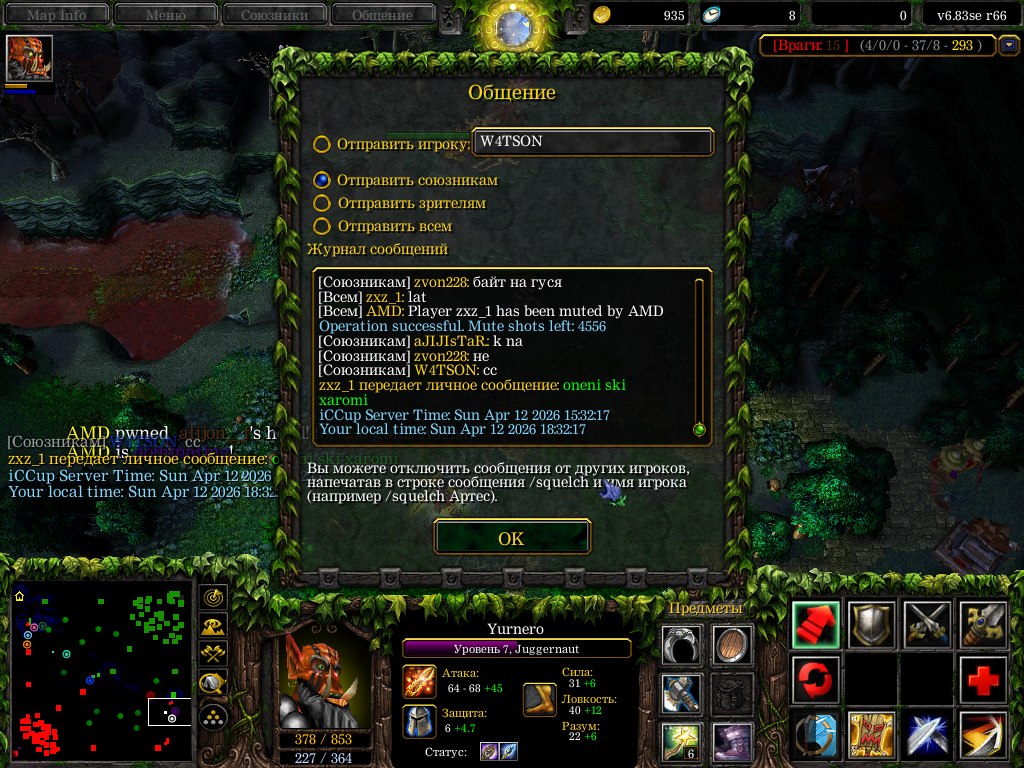
Task: Open the Союзники allies menu
Action: click(x=274, y=15)
